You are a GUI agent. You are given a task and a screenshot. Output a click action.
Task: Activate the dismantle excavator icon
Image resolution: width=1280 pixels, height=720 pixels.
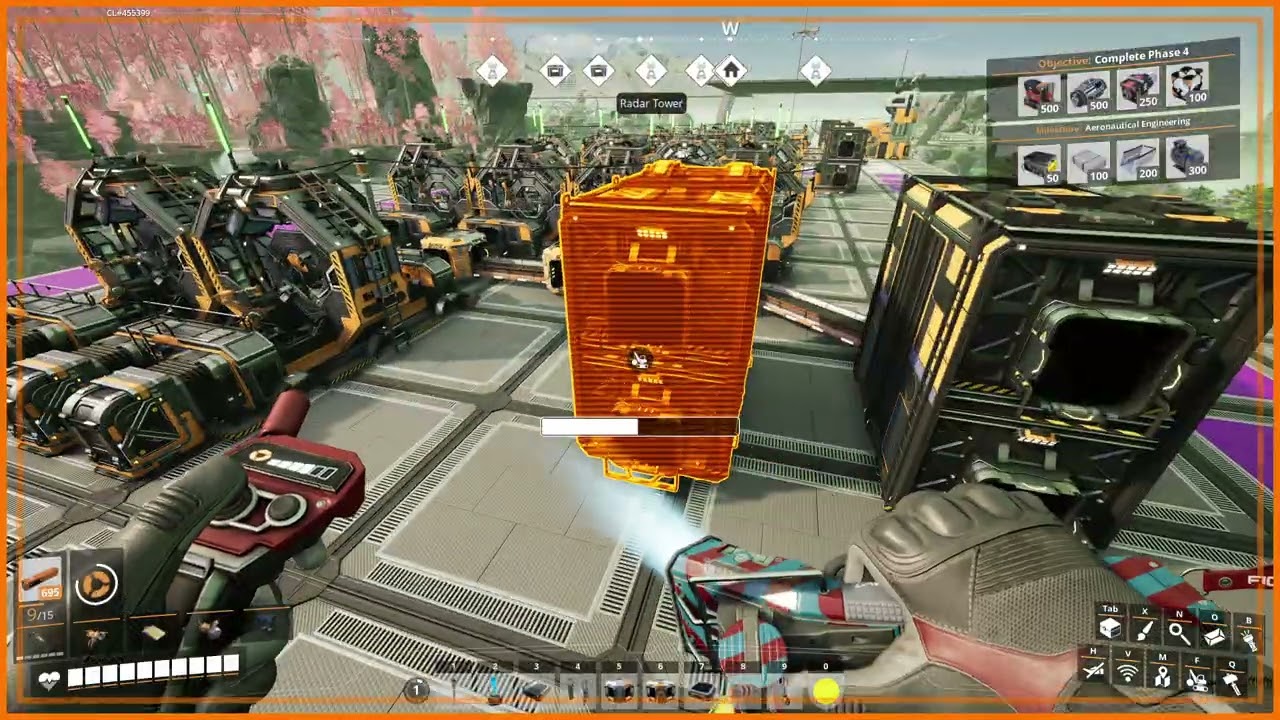[1197, 679]
